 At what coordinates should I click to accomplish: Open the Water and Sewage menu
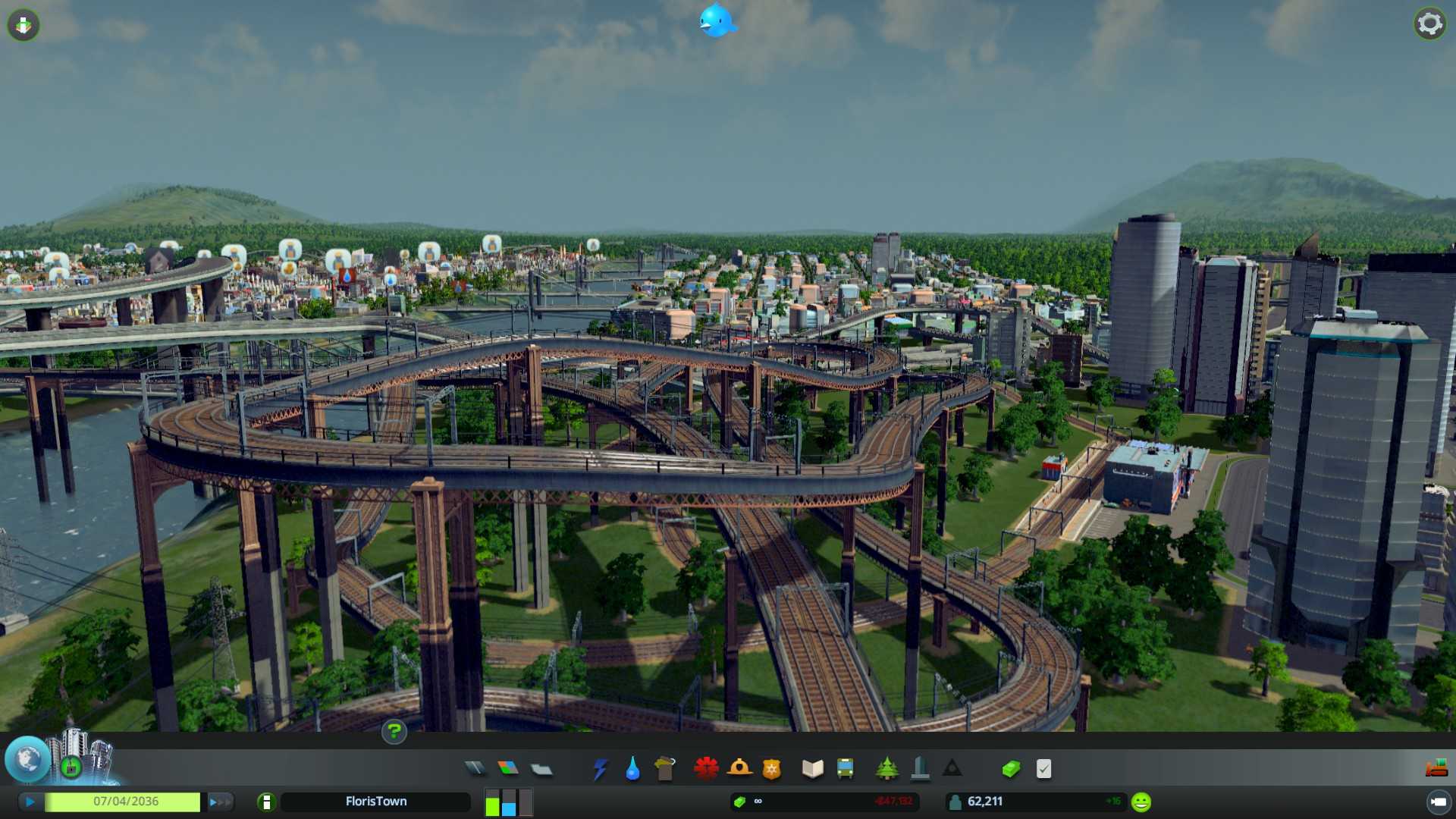click(x=632, y=769)
